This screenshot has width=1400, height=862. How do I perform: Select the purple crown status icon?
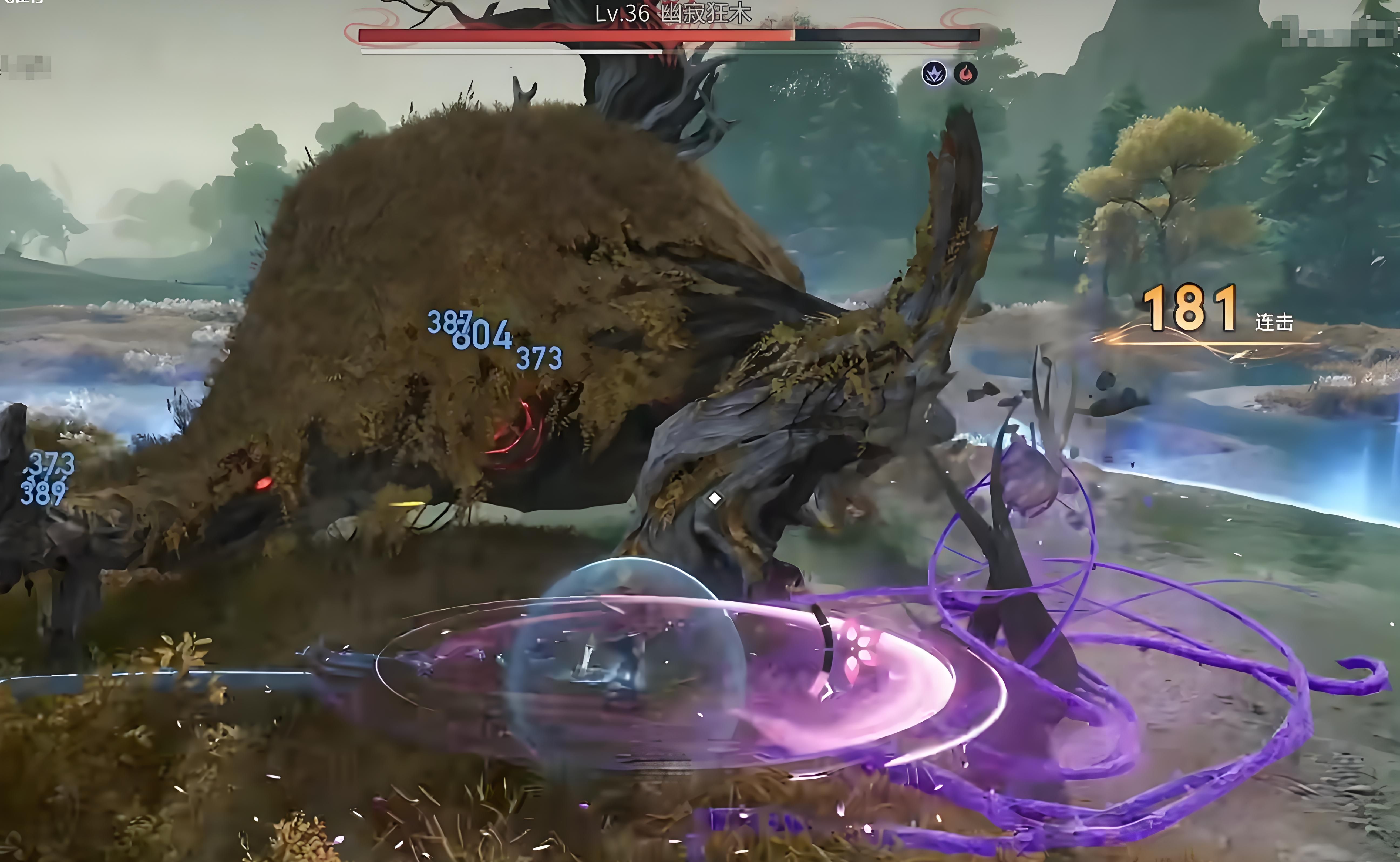click(x=934, y=73)
